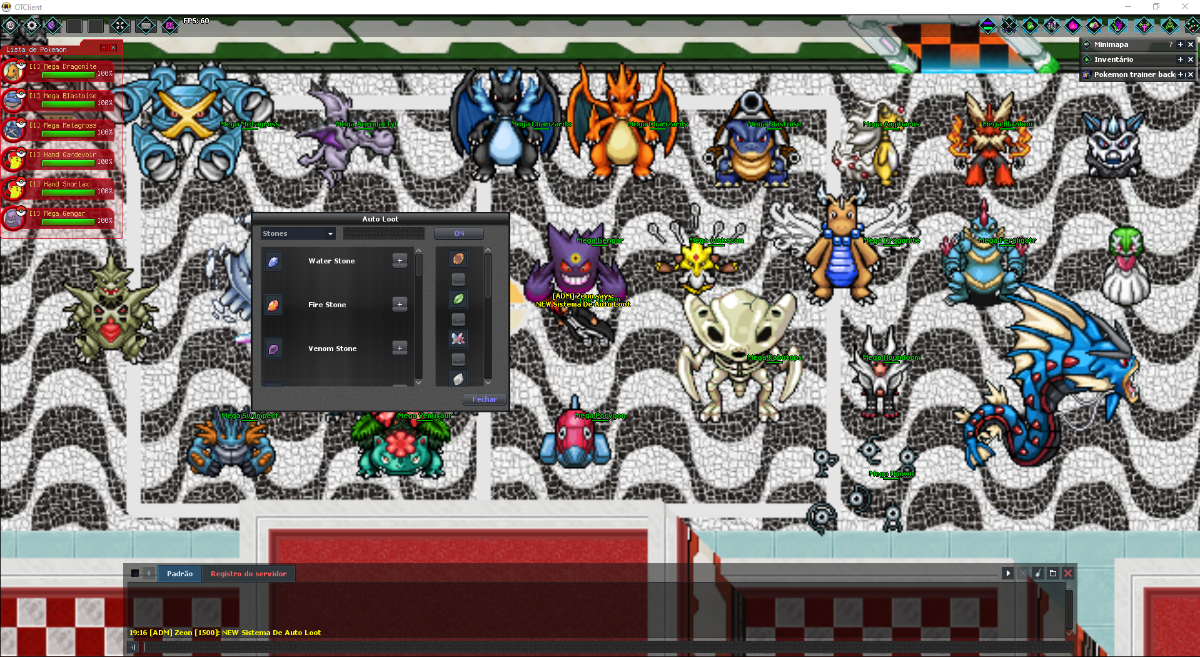Add Water Stone to the auto loot list
Viewport: 1200px width, 657px height.
click(399, 261)
